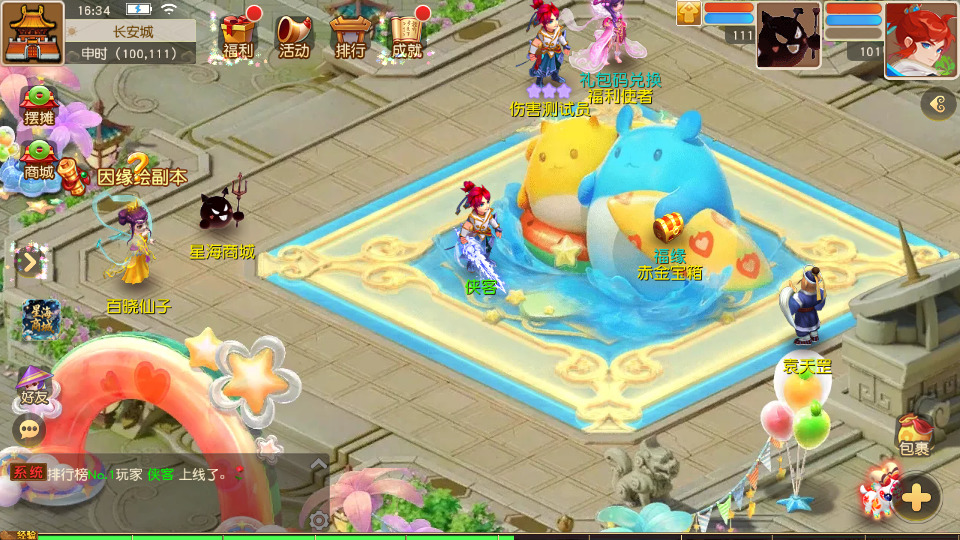
Task: Open the 活动 events horn icon
Action: (294, 35)
